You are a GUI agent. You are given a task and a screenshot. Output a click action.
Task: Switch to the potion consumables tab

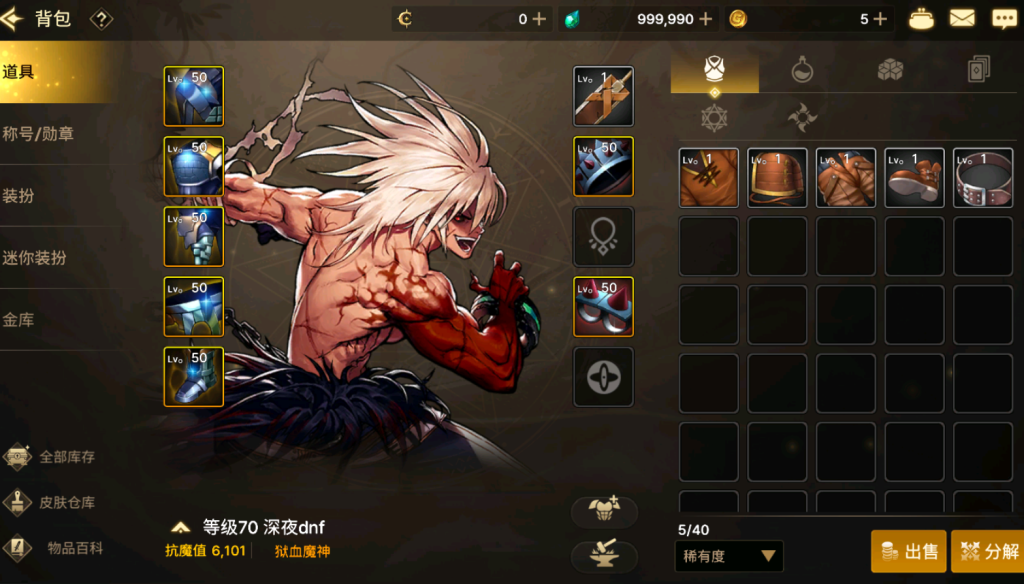pyautogui.click(x=802, y=69)
